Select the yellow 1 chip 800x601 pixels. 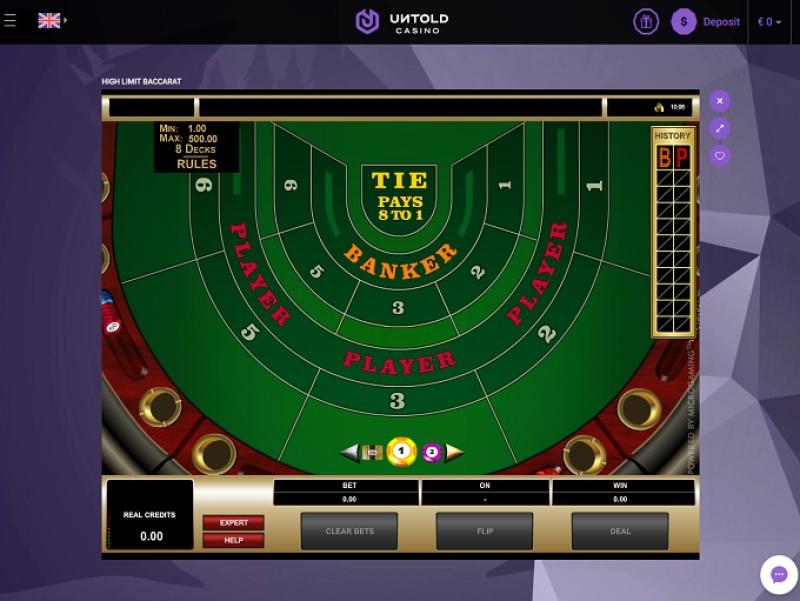pyautogui.click(x=401, y=452)
